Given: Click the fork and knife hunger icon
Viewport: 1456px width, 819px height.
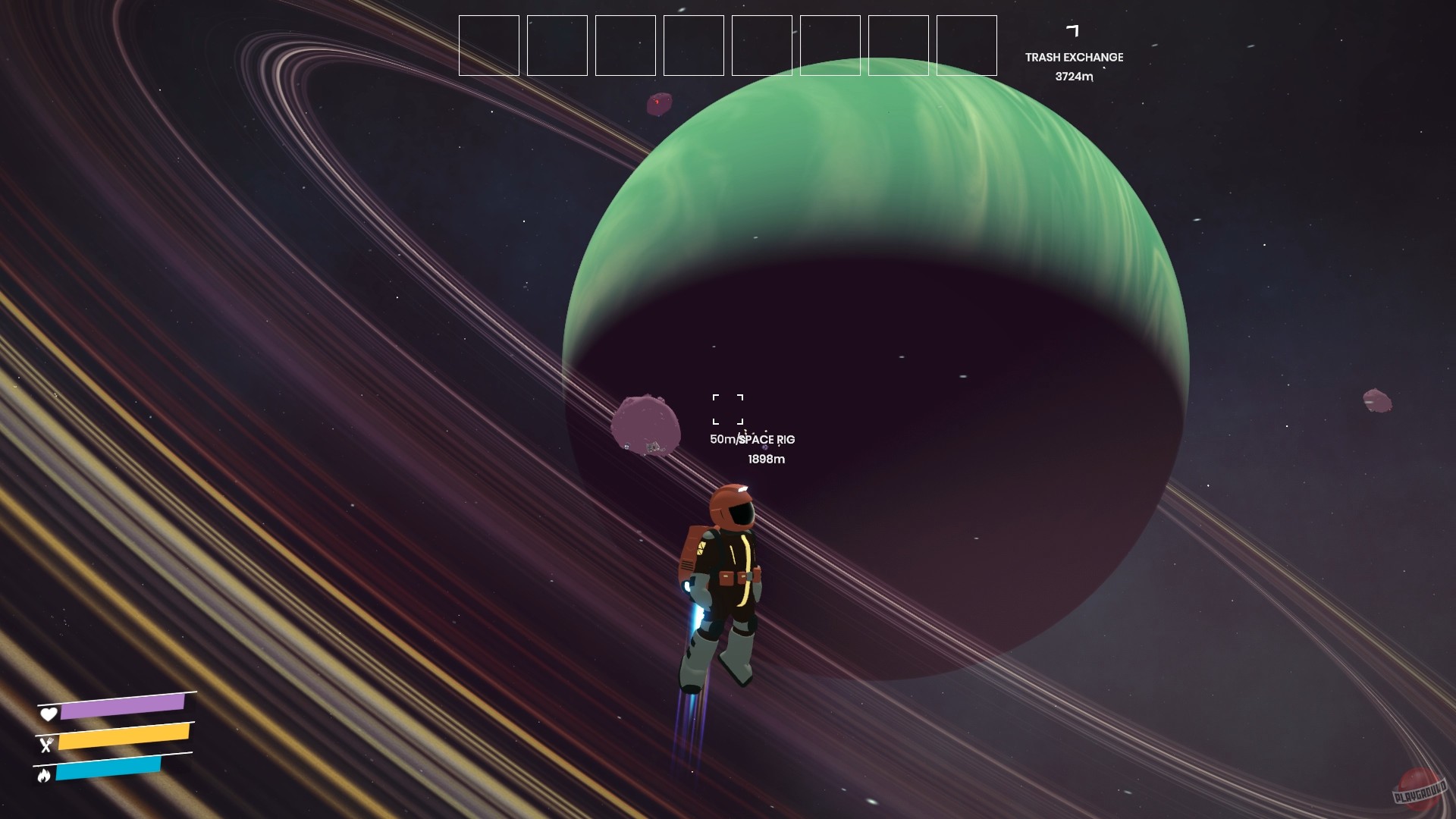Looking at the screenshot, I should click(47, 745).
